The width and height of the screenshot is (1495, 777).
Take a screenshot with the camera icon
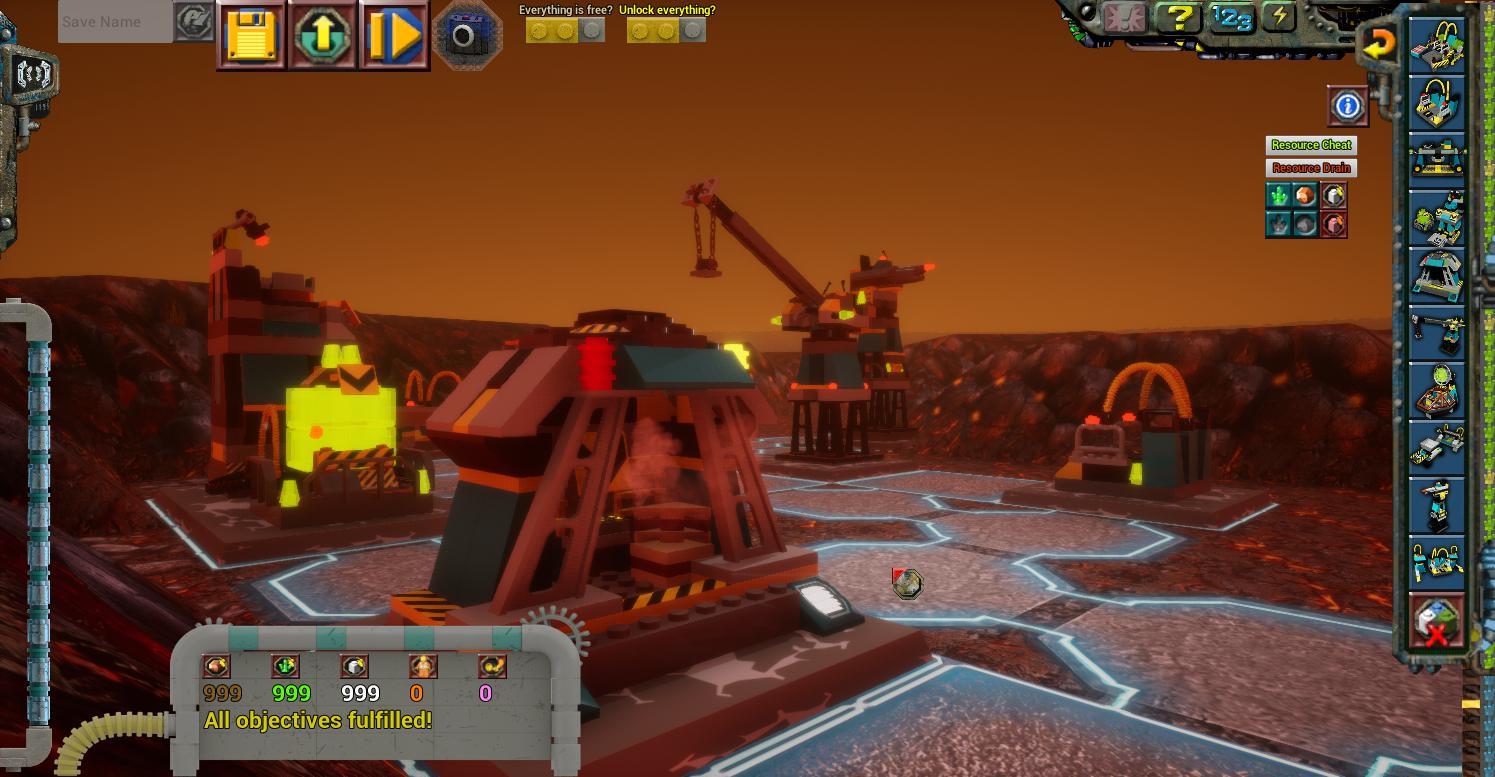pyautogui.click(x=464, y=37)
